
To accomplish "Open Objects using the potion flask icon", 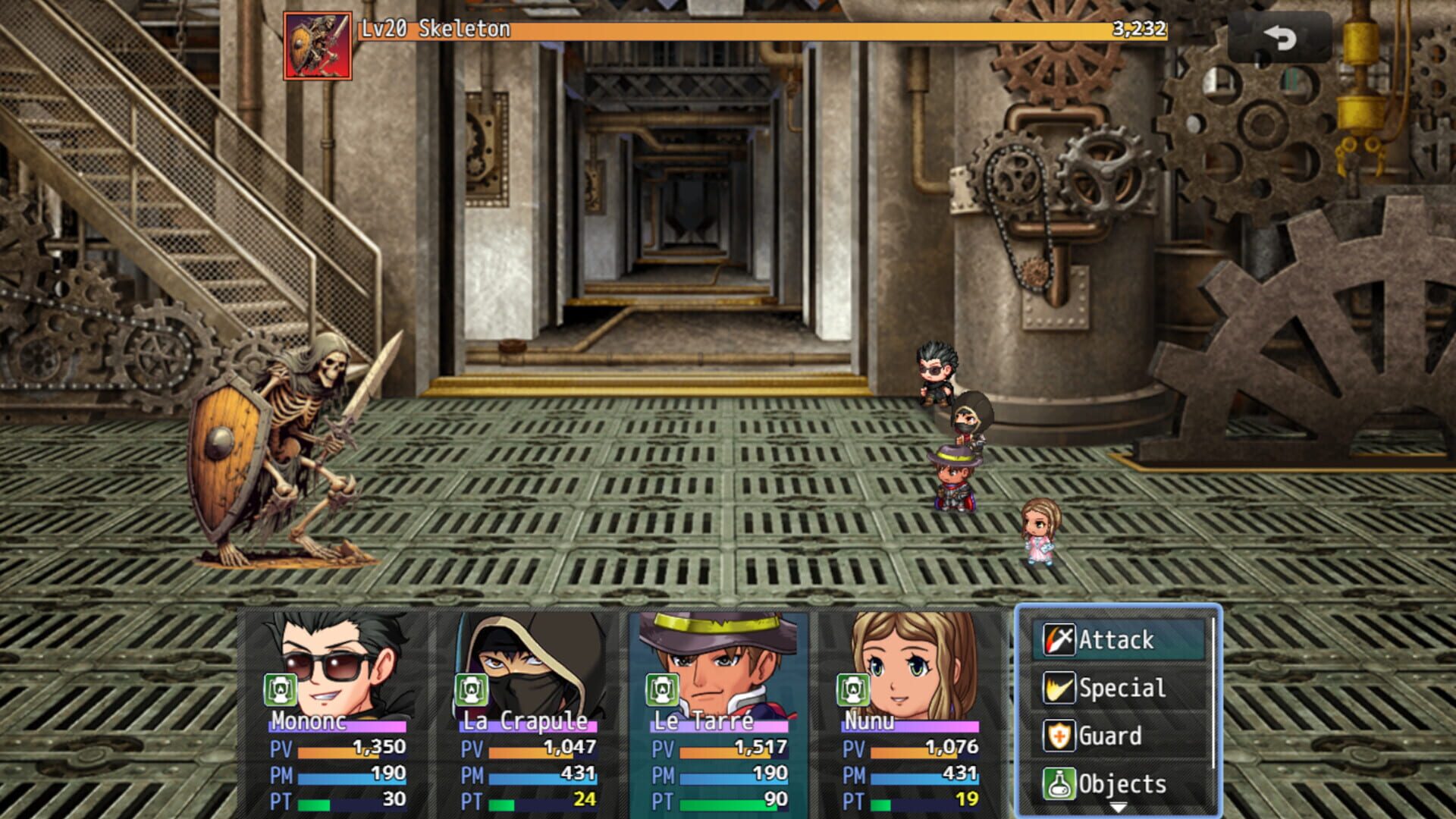I will (1059, 783).
